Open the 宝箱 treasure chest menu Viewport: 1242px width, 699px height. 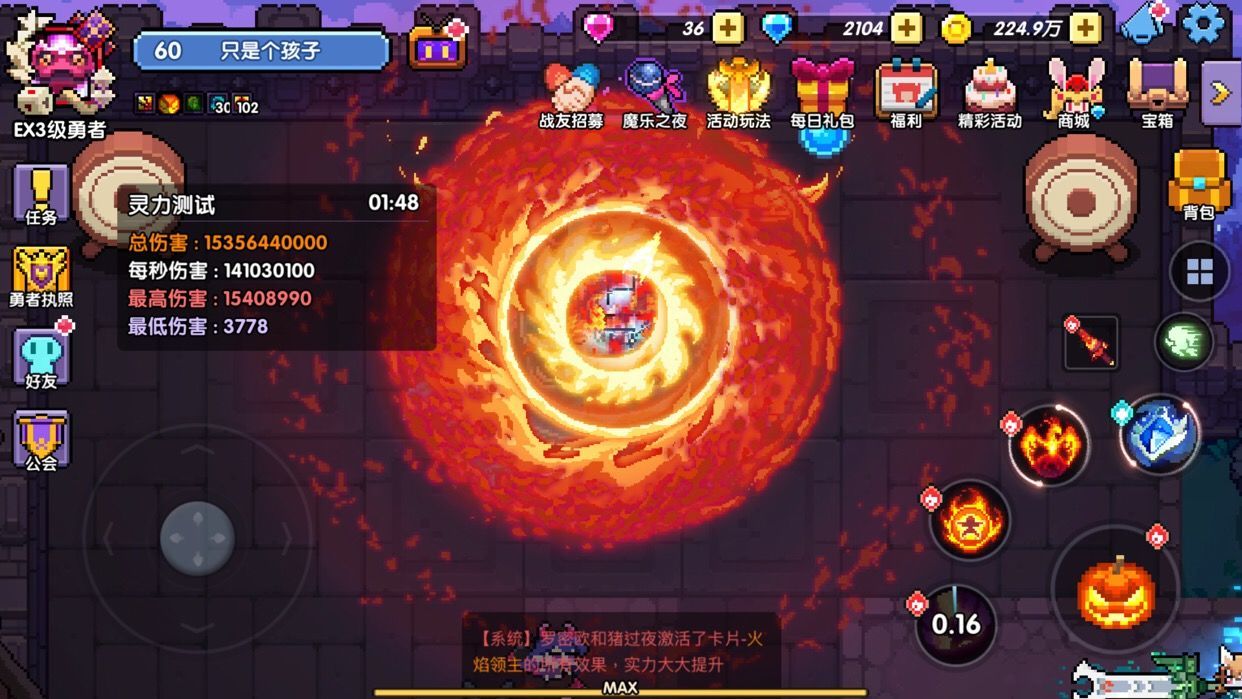[1157, 93]
